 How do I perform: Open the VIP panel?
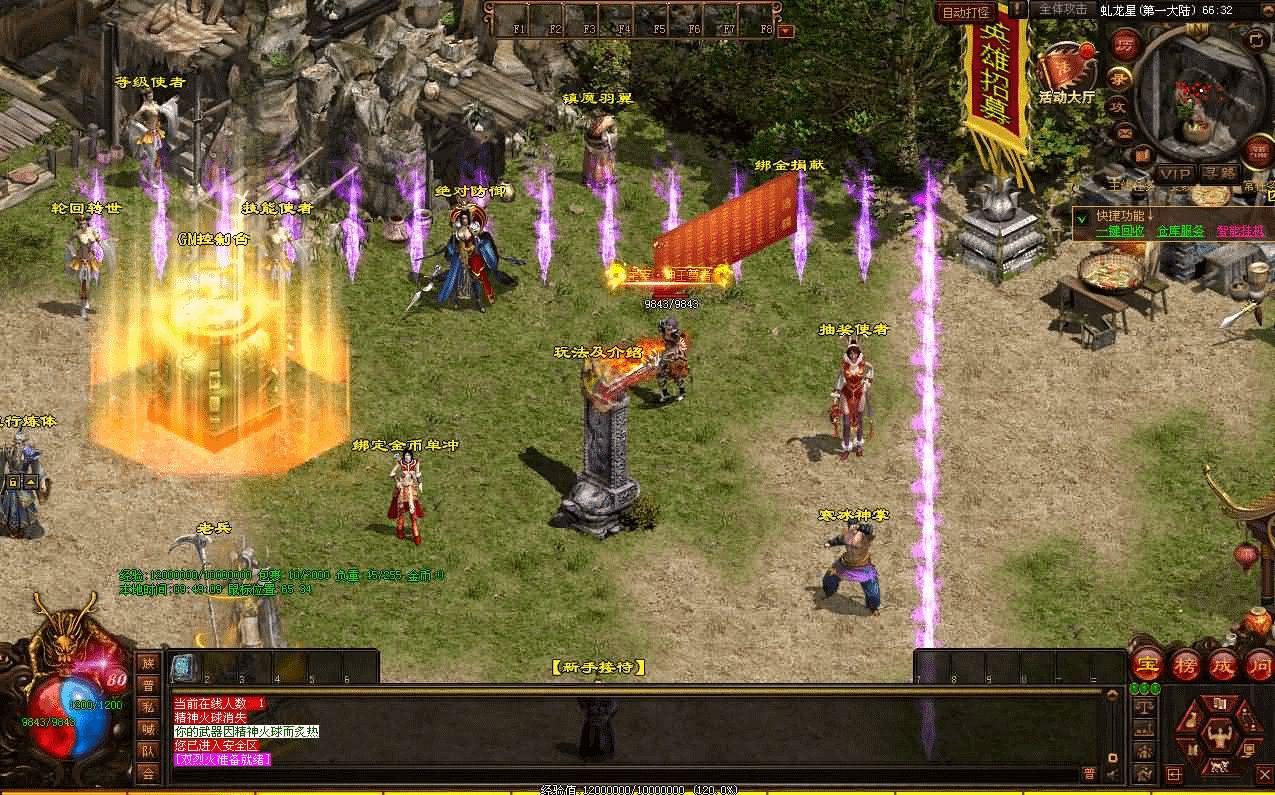tap(1176, 174)
